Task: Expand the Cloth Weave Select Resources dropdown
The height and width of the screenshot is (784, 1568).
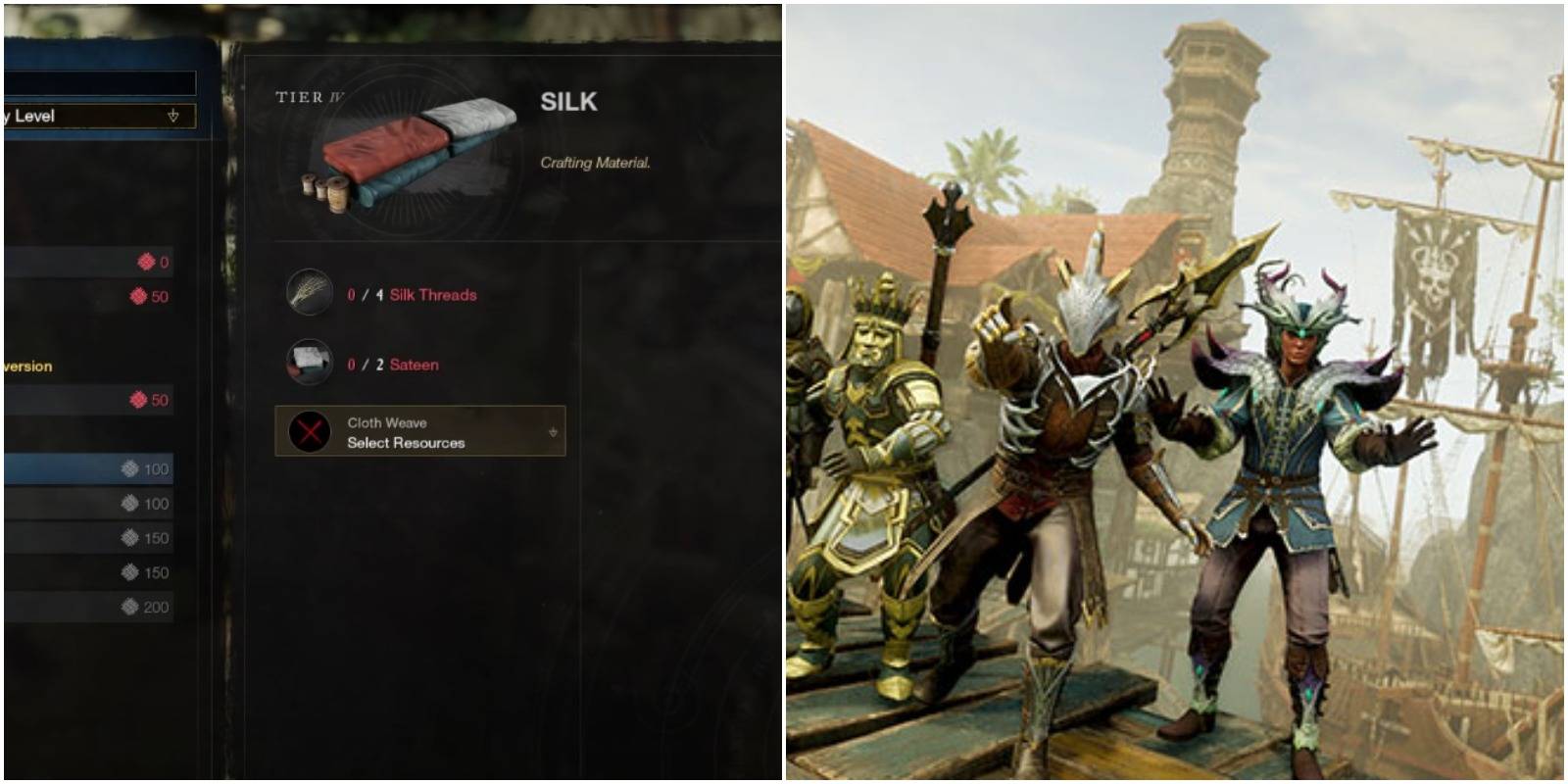Action: 421,432
